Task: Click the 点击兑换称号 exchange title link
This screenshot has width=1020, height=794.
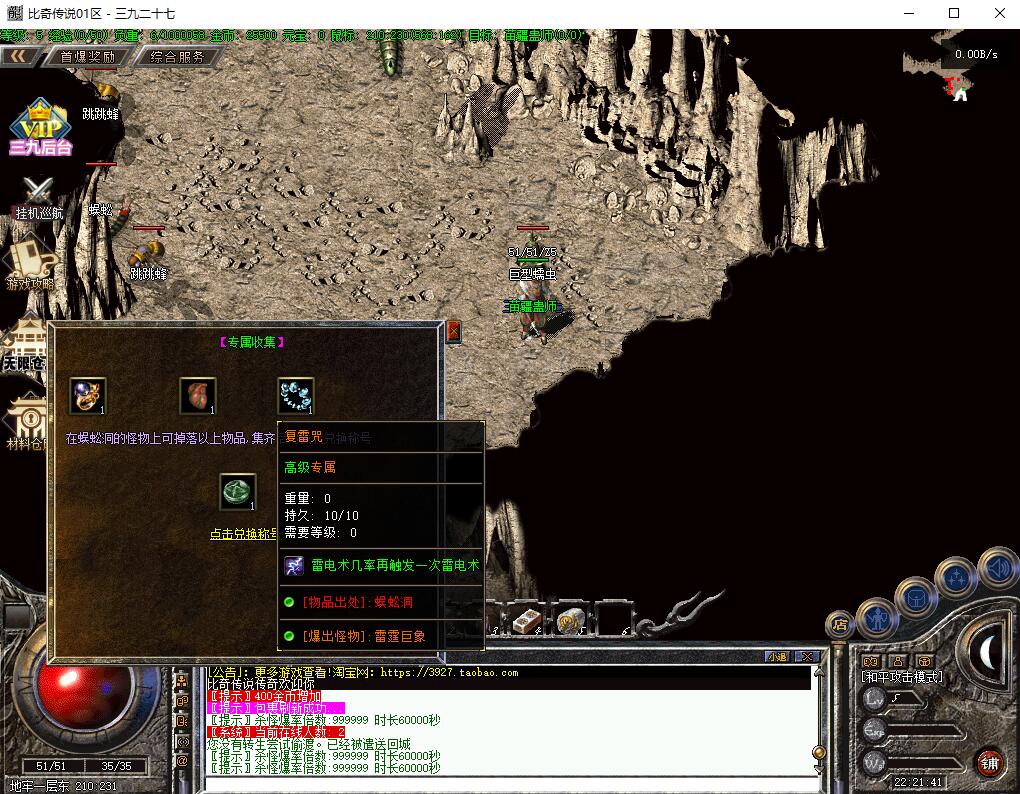Action: click(x=242, y=534)
